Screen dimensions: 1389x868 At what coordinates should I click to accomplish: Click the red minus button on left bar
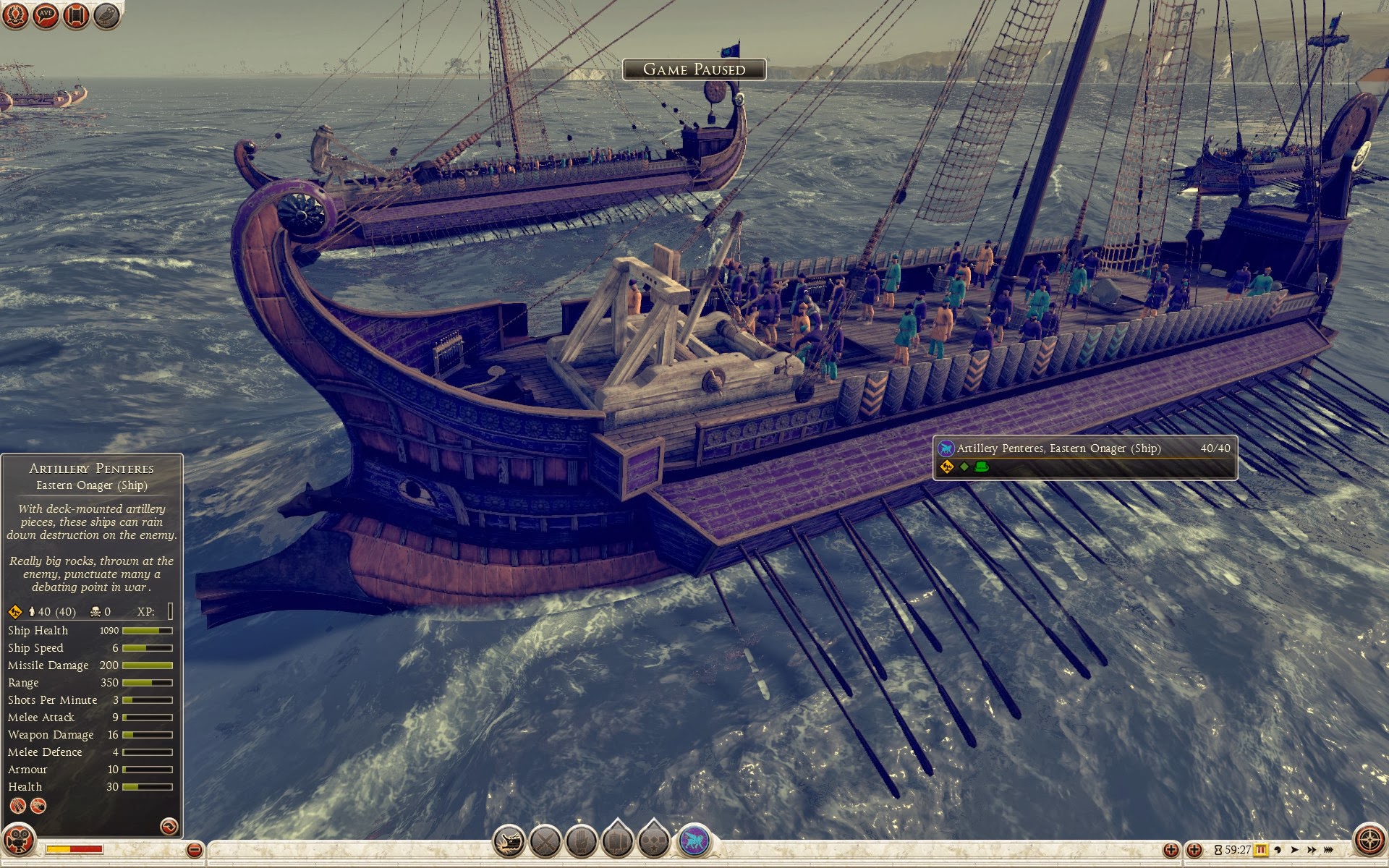coord(194,850)
